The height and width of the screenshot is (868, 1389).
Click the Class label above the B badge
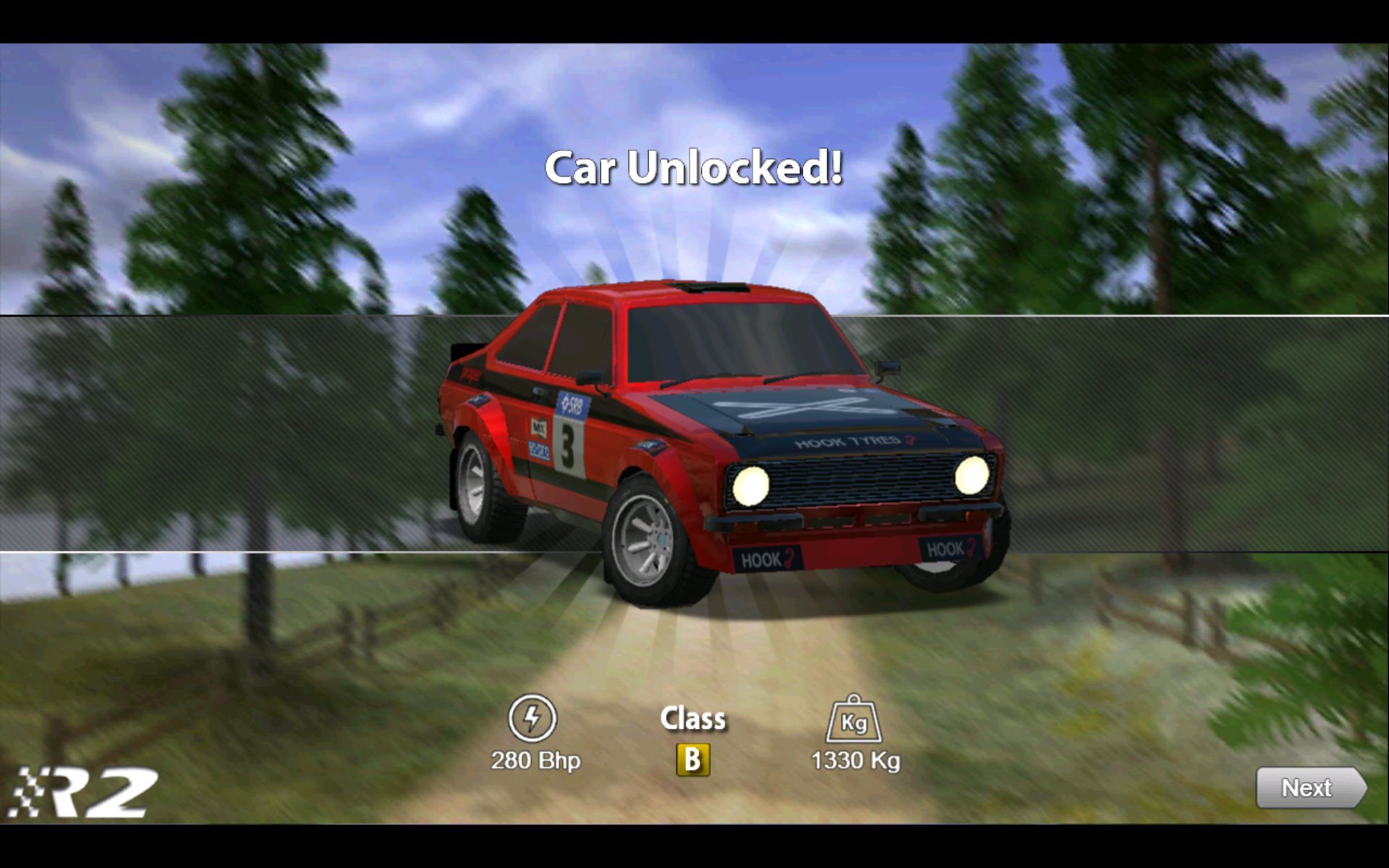pos(694,718)
